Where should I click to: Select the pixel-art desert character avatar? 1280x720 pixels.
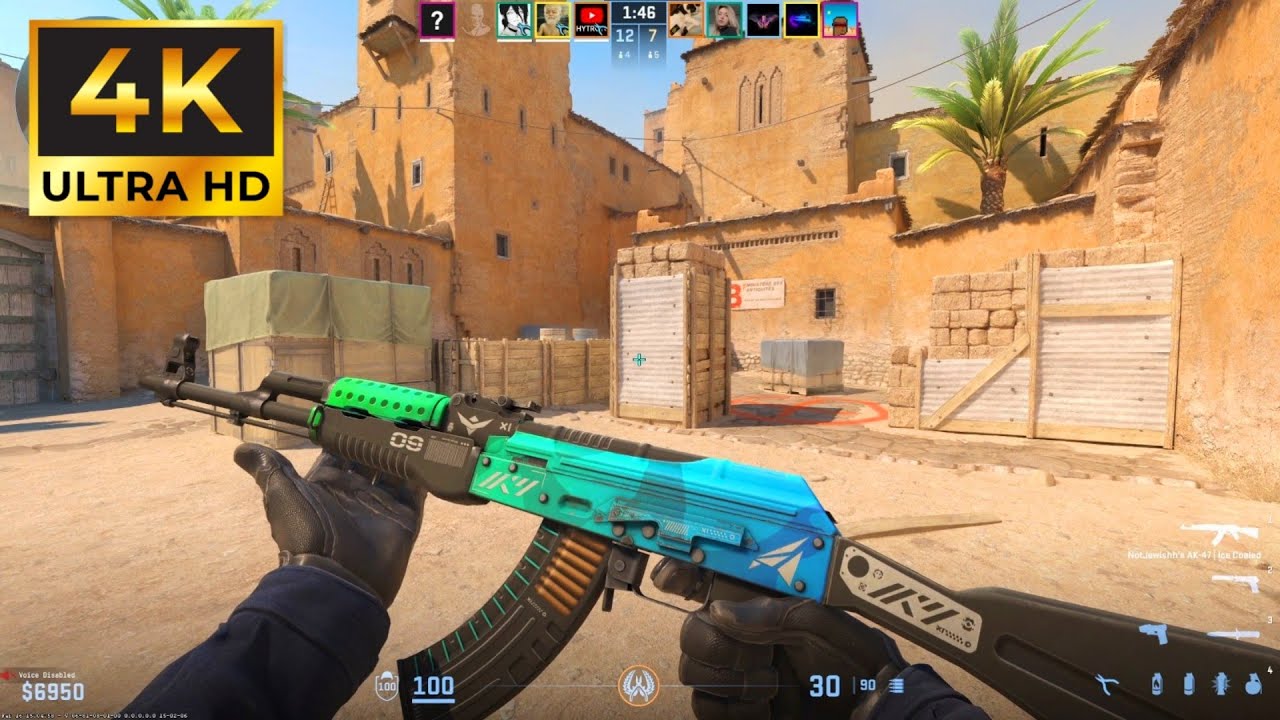840,20
